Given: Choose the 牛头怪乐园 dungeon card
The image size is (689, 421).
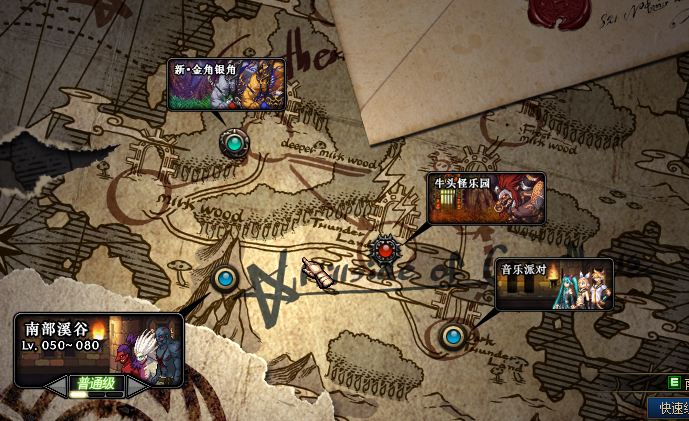Looking at the screenshot, I should pyautogui.click(x=486, y=198).
